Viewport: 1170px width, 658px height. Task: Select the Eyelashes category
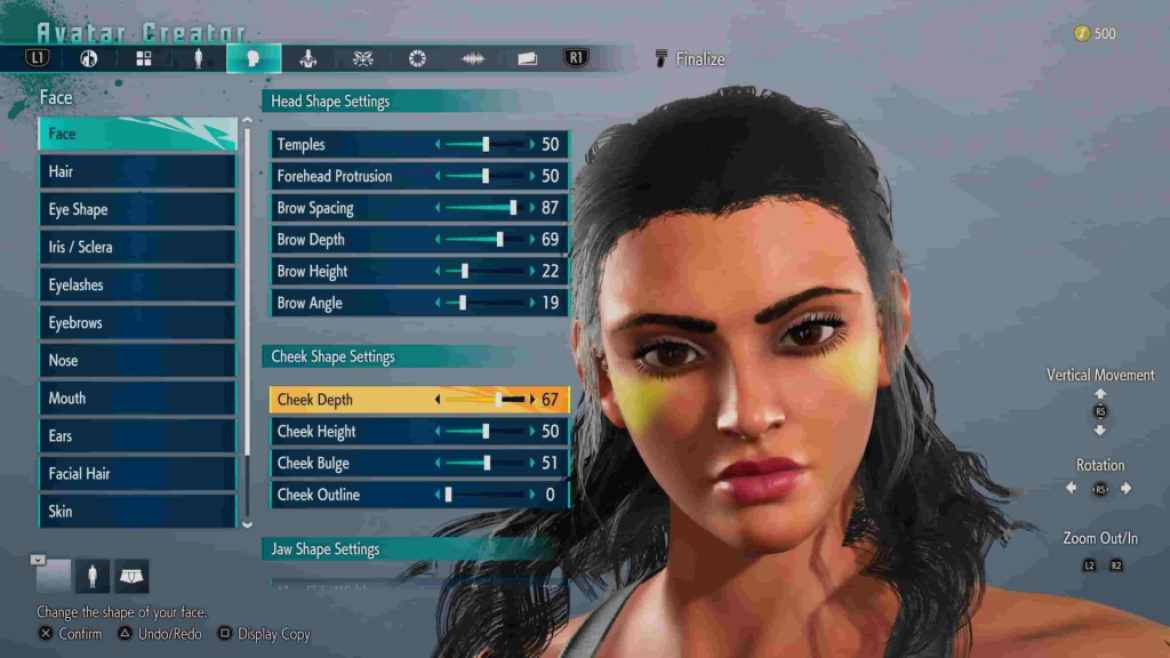click(136, 285)
